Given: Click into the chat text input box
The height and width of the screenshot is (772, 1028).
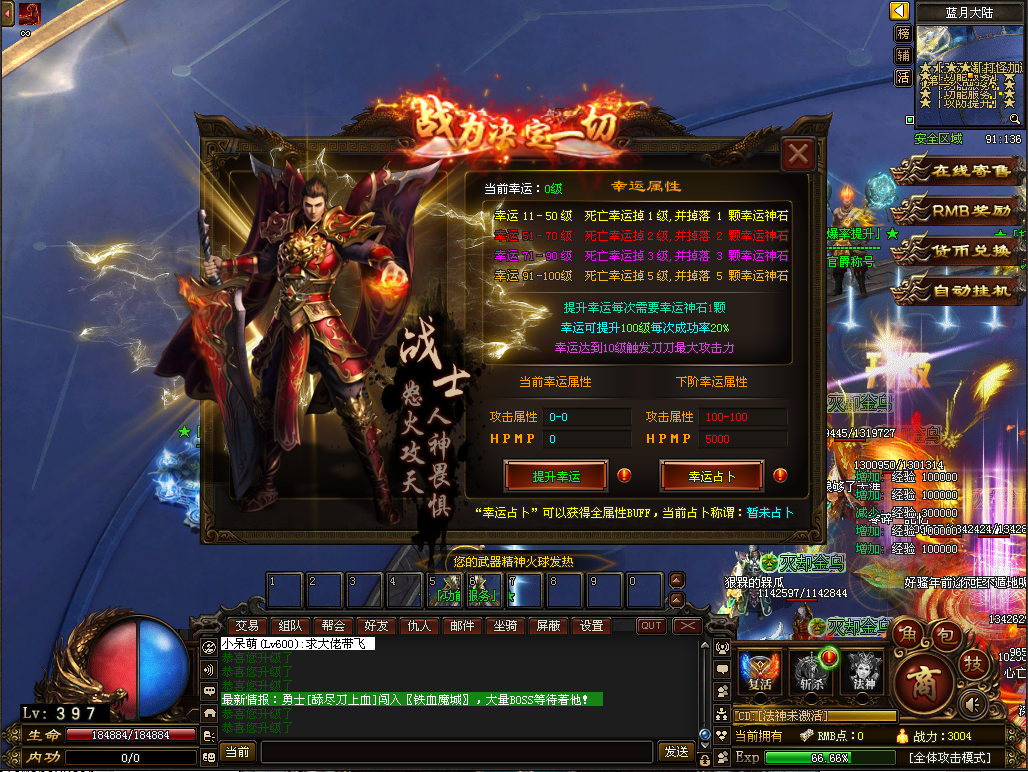Looking at the screenshot, I should [456, 751].
